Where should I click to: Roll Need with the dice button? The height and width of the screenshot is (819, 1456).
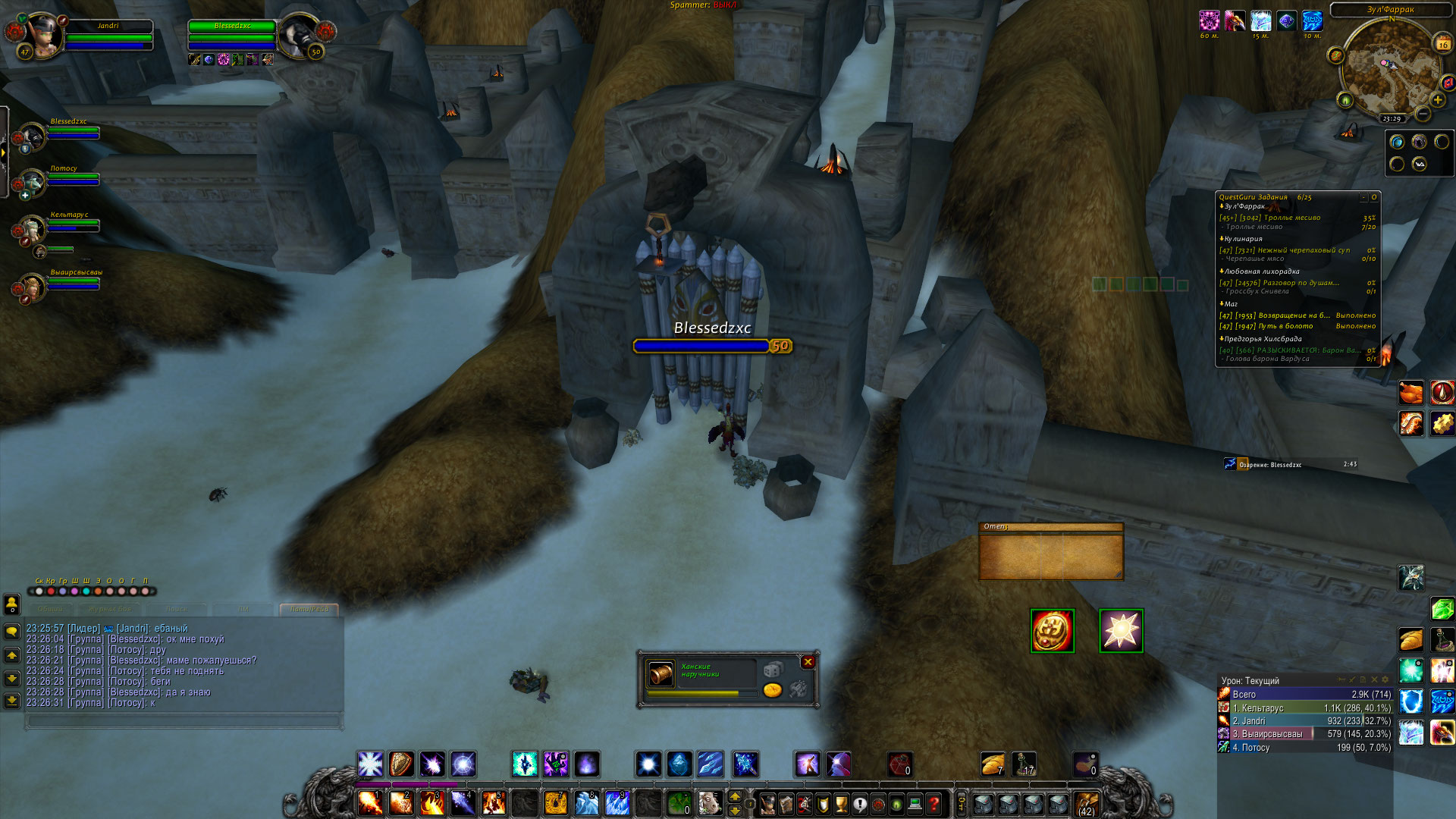coord(772,670)
